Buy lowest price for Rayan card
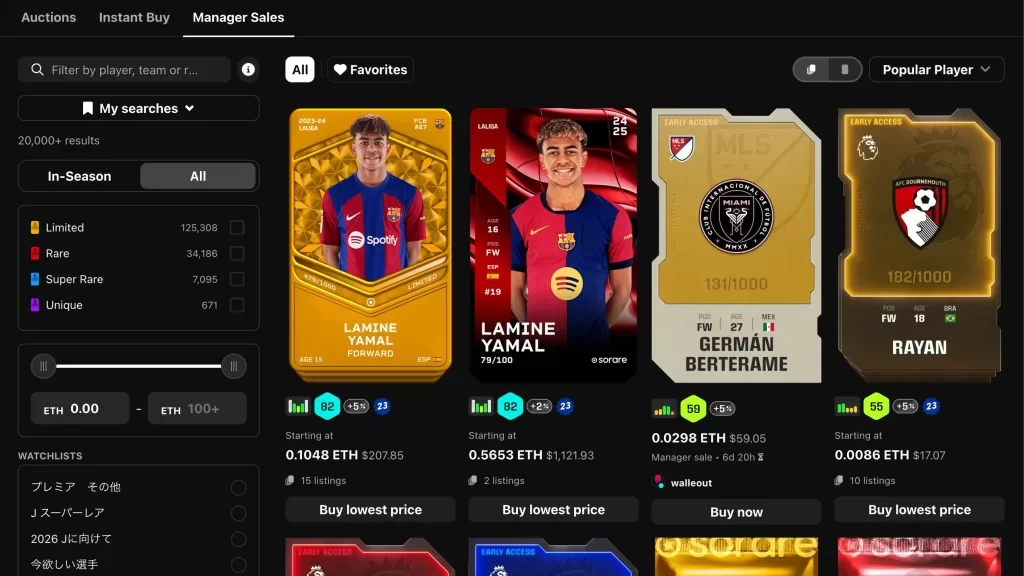Screen dimensions: 1024x576 (x=919, y=510)
